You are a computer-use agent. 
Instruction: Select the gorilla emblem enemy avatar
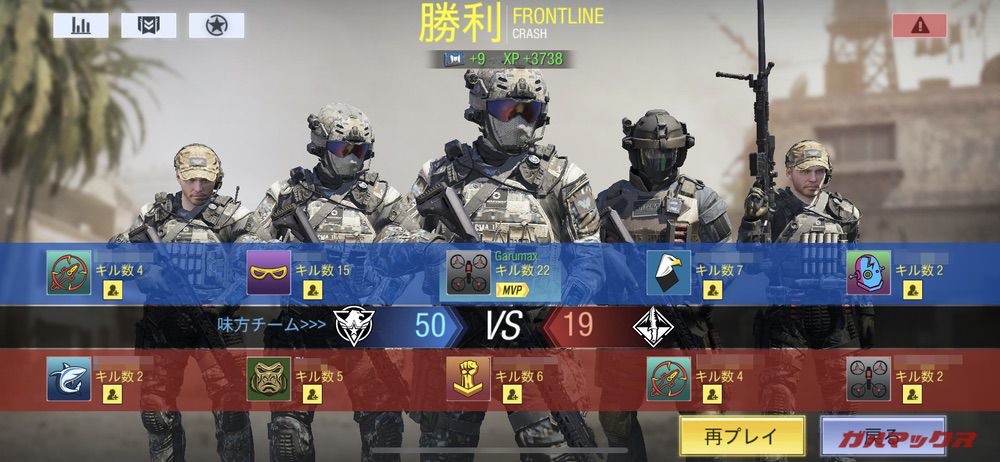click(269, 379)
